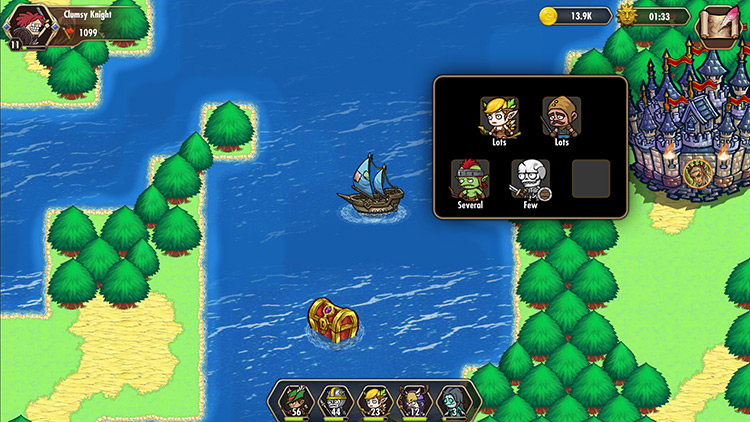Click the sun day-cycle icon

pyautogui.click(x=629, y=16)
